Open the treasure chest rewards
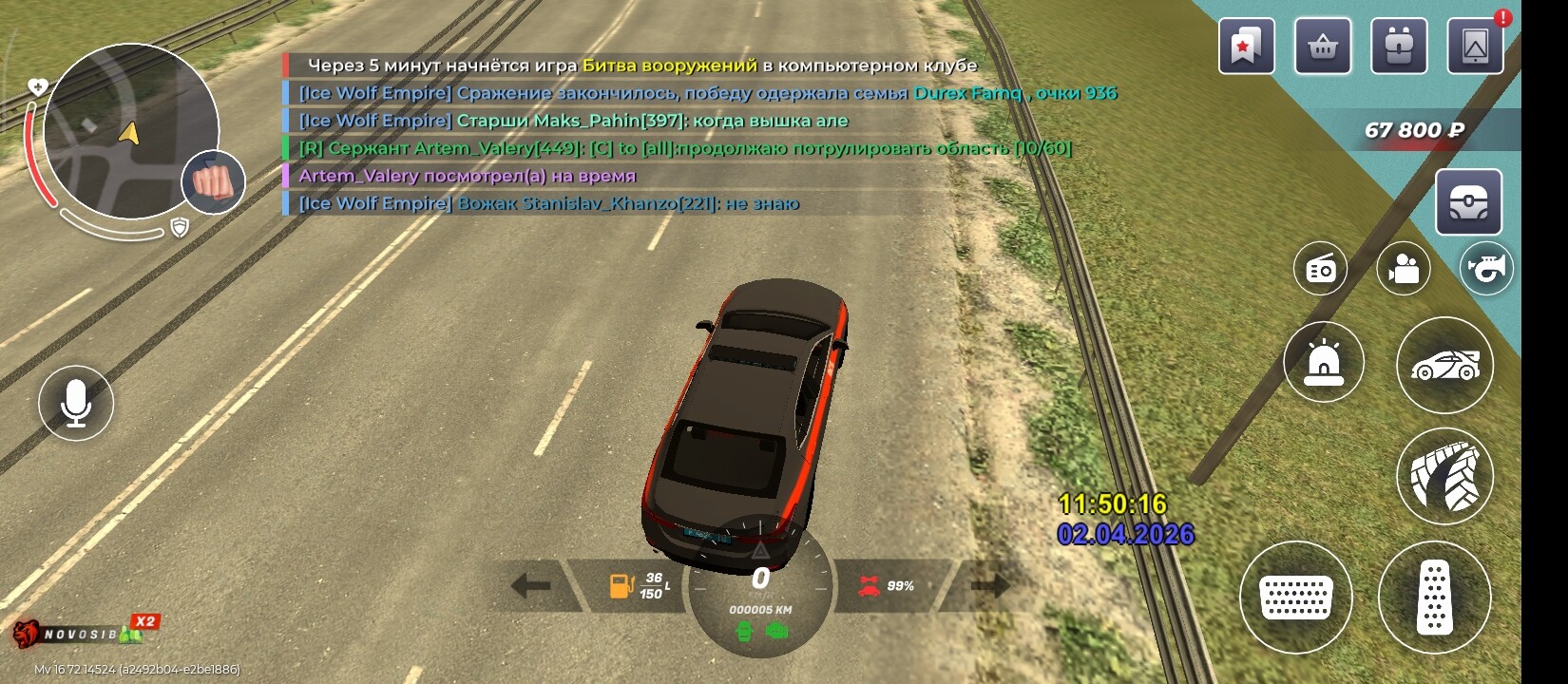 (x=1468, y=202)
